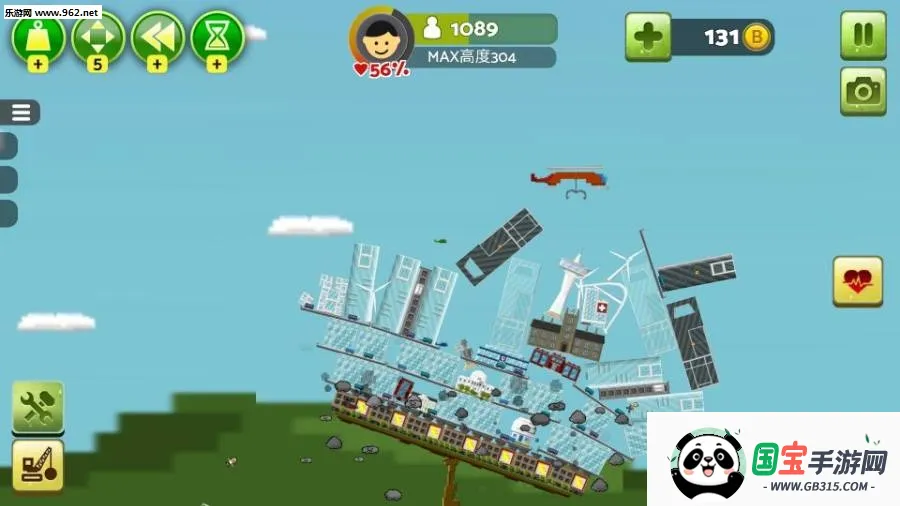This screenshot has width=900, height=506.
Task: Open the hamburger side menu
Action: 21,112
